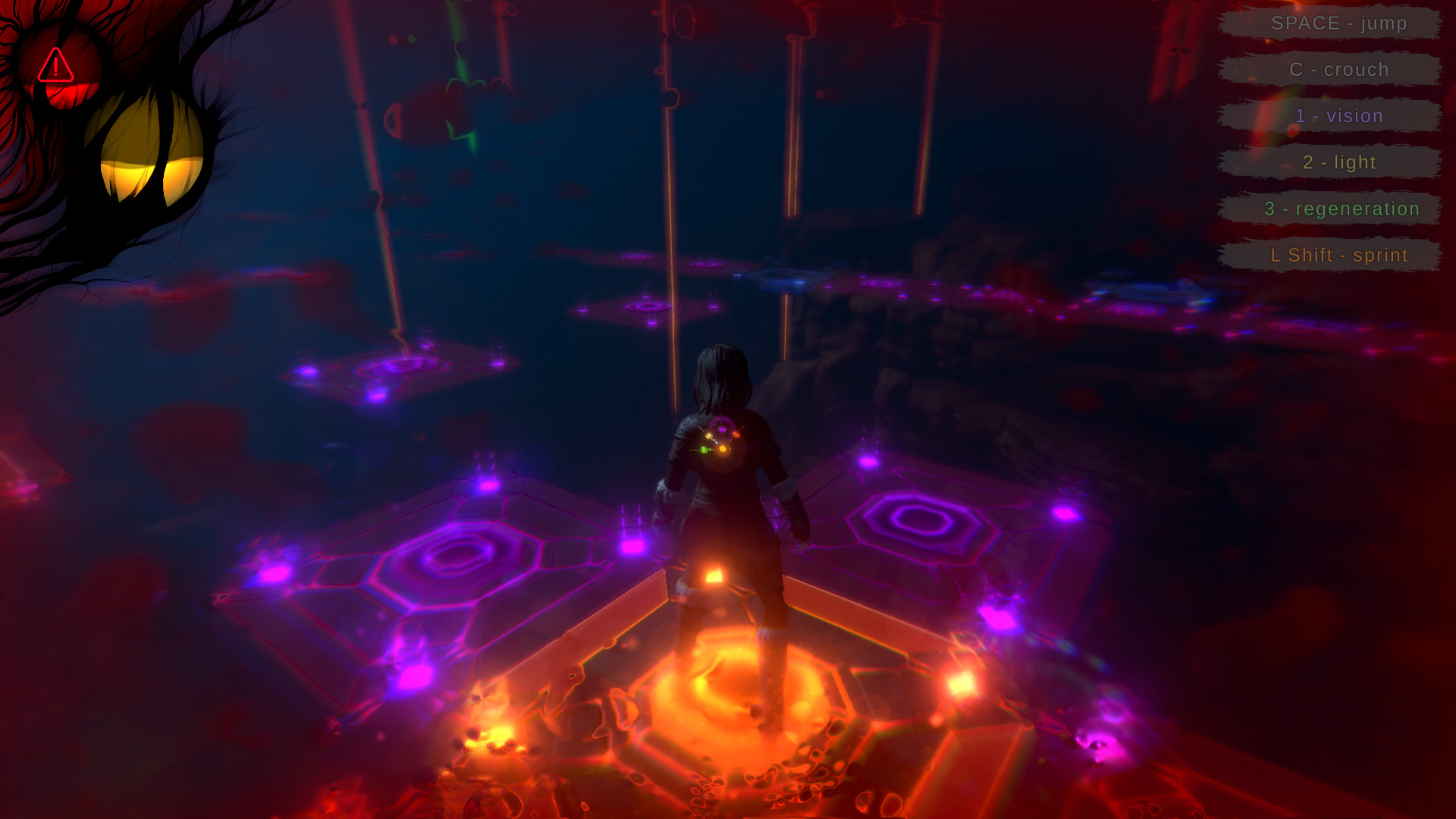
Task: Toggle the '1 - vision' ability hint
Action: [1339, 116]
